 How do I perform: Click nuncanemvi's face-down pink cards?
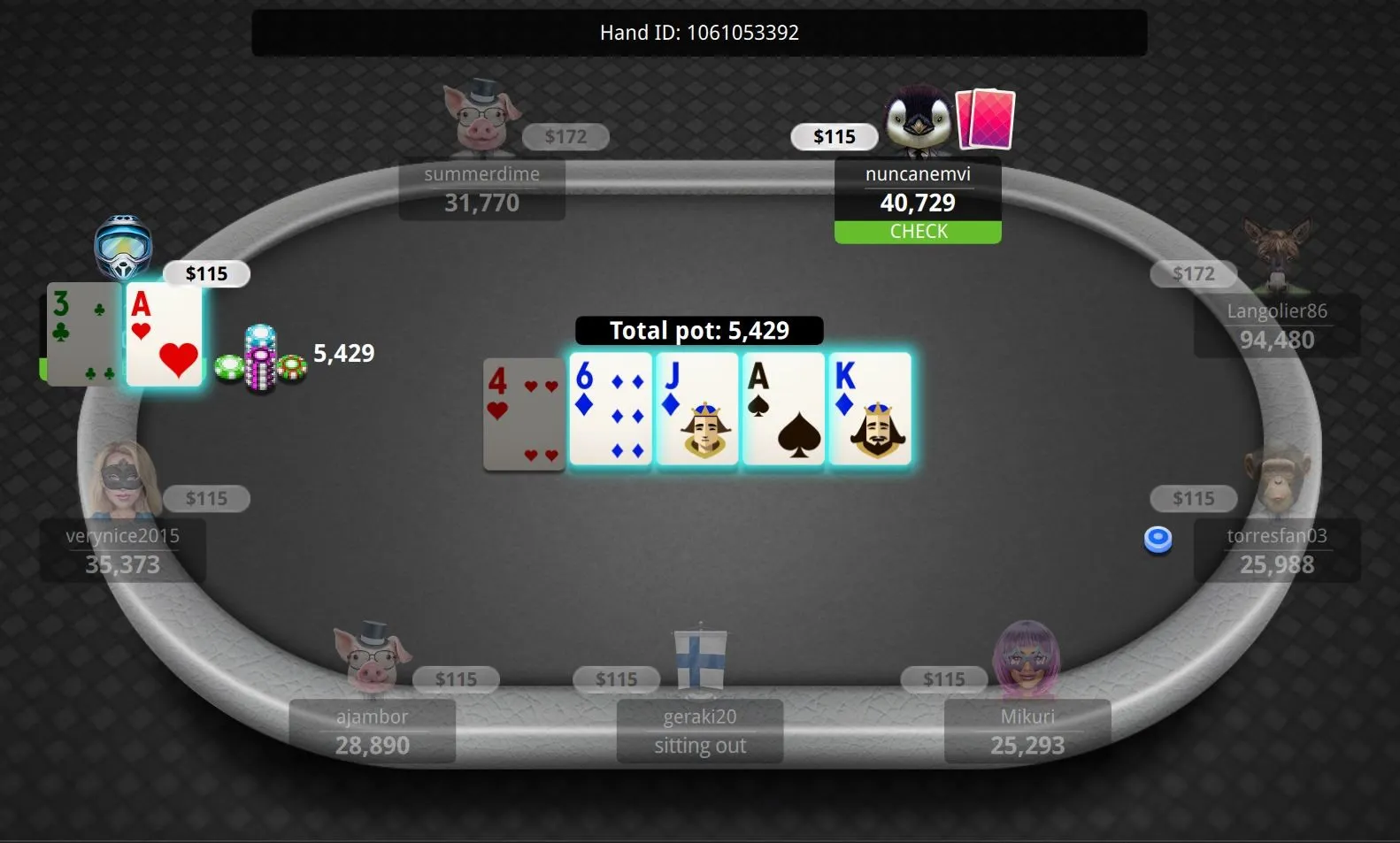pos(987,119)
